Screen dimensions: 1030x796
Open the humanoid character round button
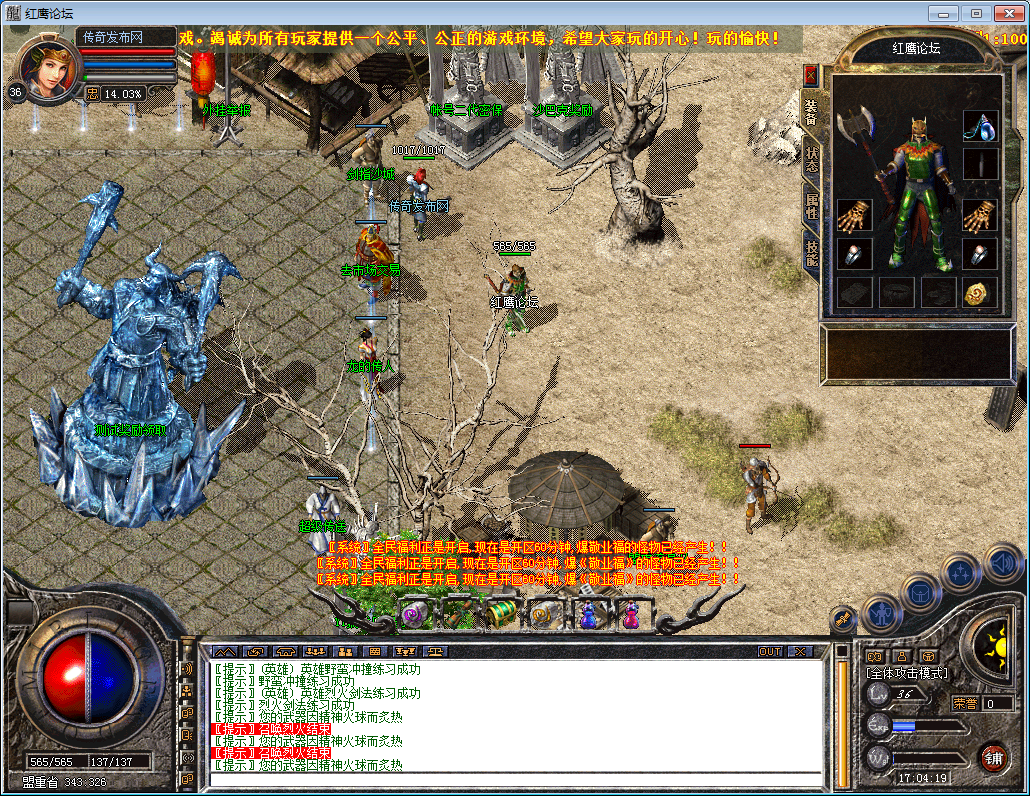click(881, 610)
